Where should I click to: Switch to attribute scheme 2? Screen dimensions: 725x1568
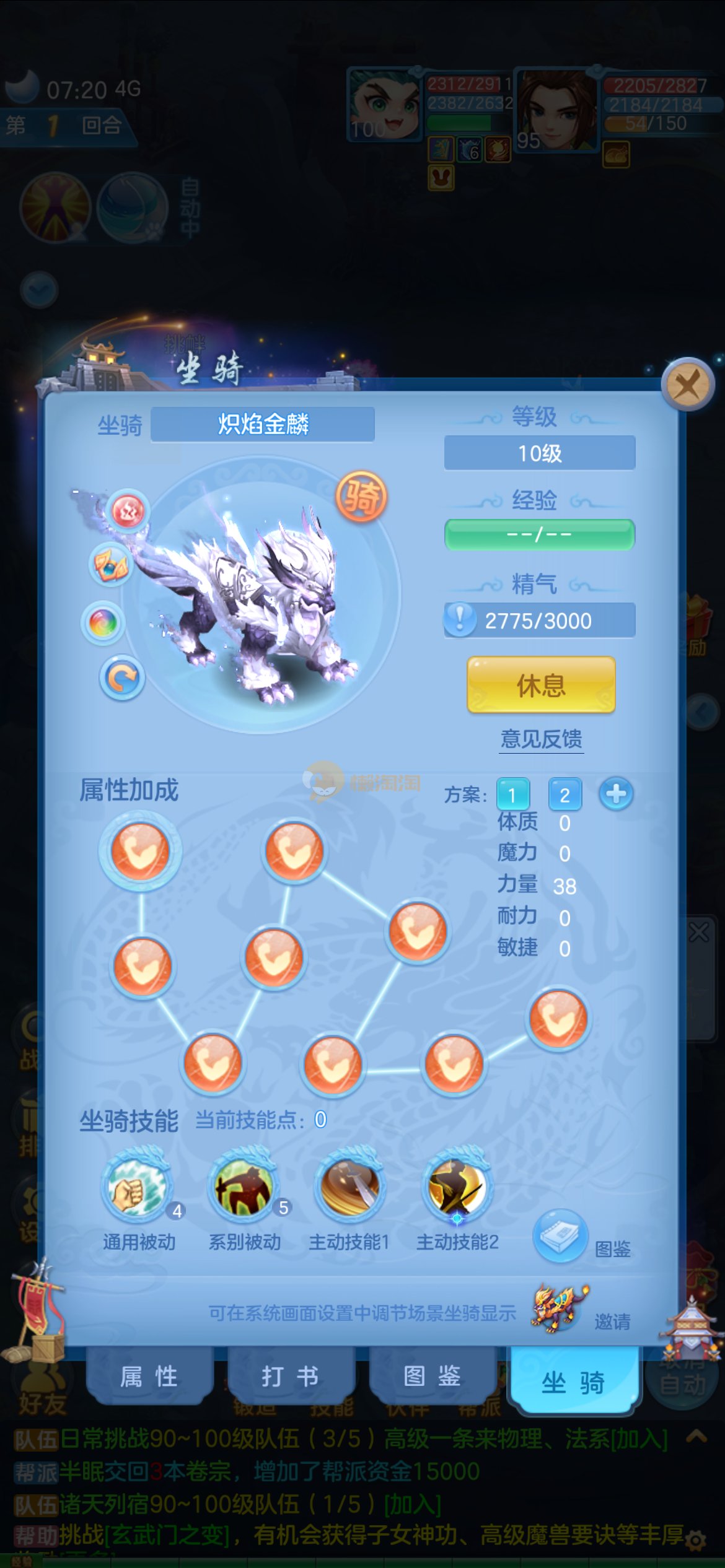click(565, 795)
